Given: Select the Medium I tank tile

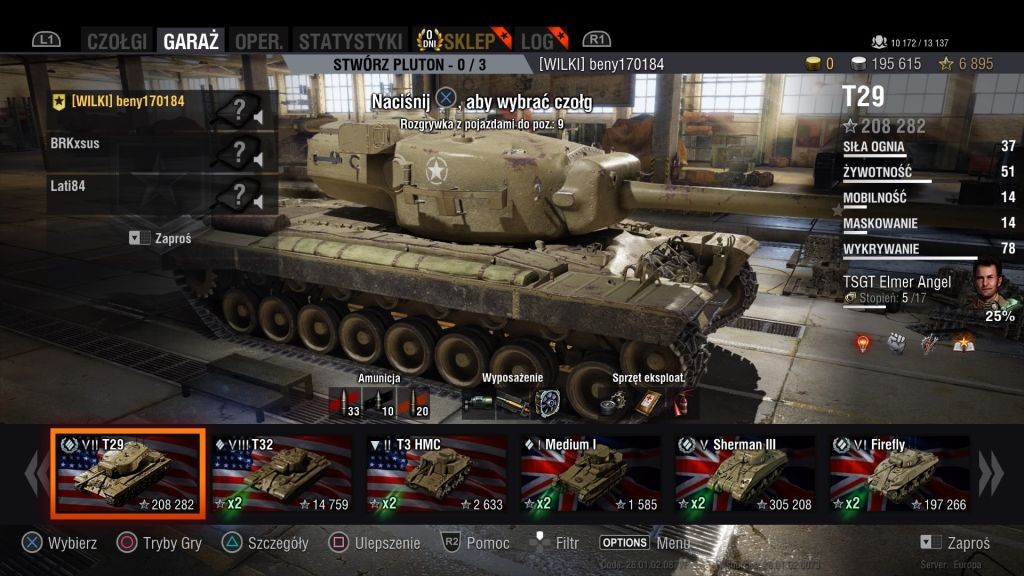Looking at the screenshot, I should 591,474.
